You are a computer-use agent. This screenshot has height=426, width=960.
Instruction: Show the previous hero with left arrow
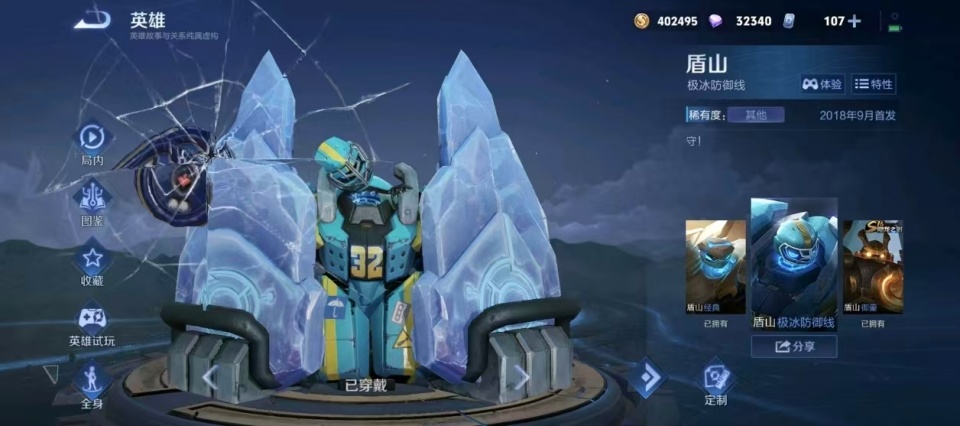[210, 377]
